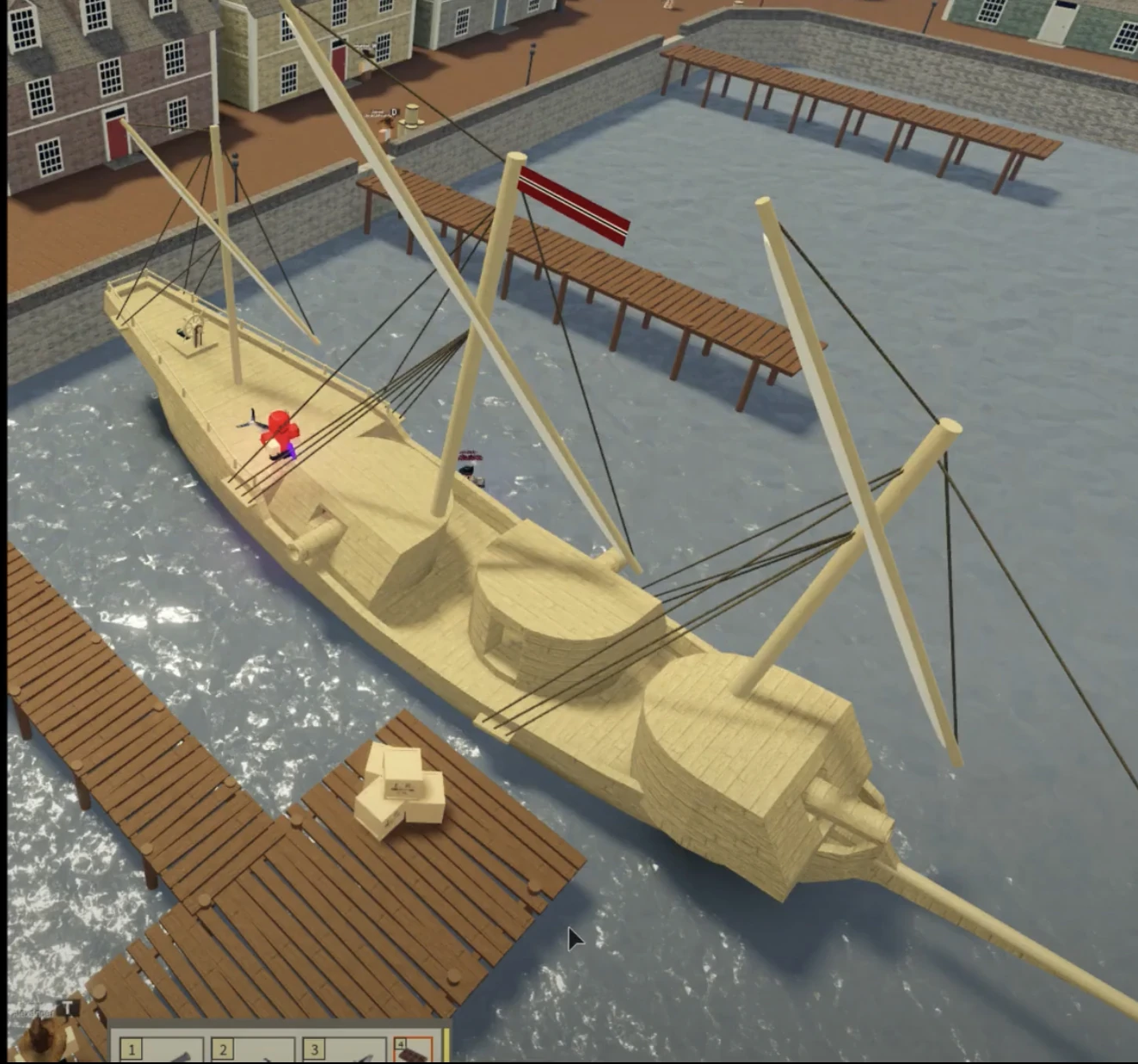Click the player name badge labeled D
Image resolution: width=1138 pixels, height=1064 pixels.
tap(394, 111)
